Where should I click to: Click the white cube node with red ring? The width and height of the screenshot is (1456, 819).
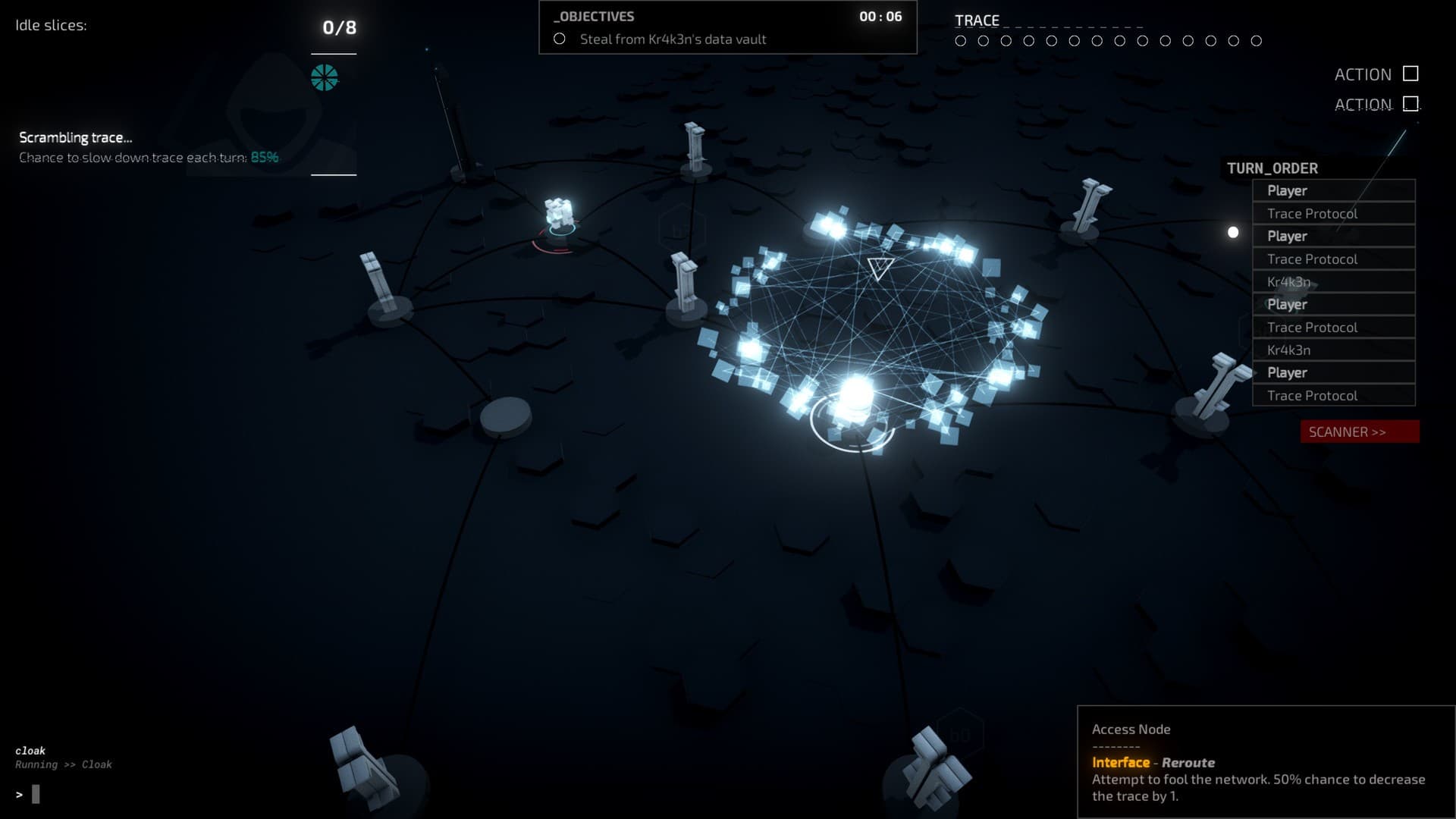pyautogui.click(x=559, y=211)
